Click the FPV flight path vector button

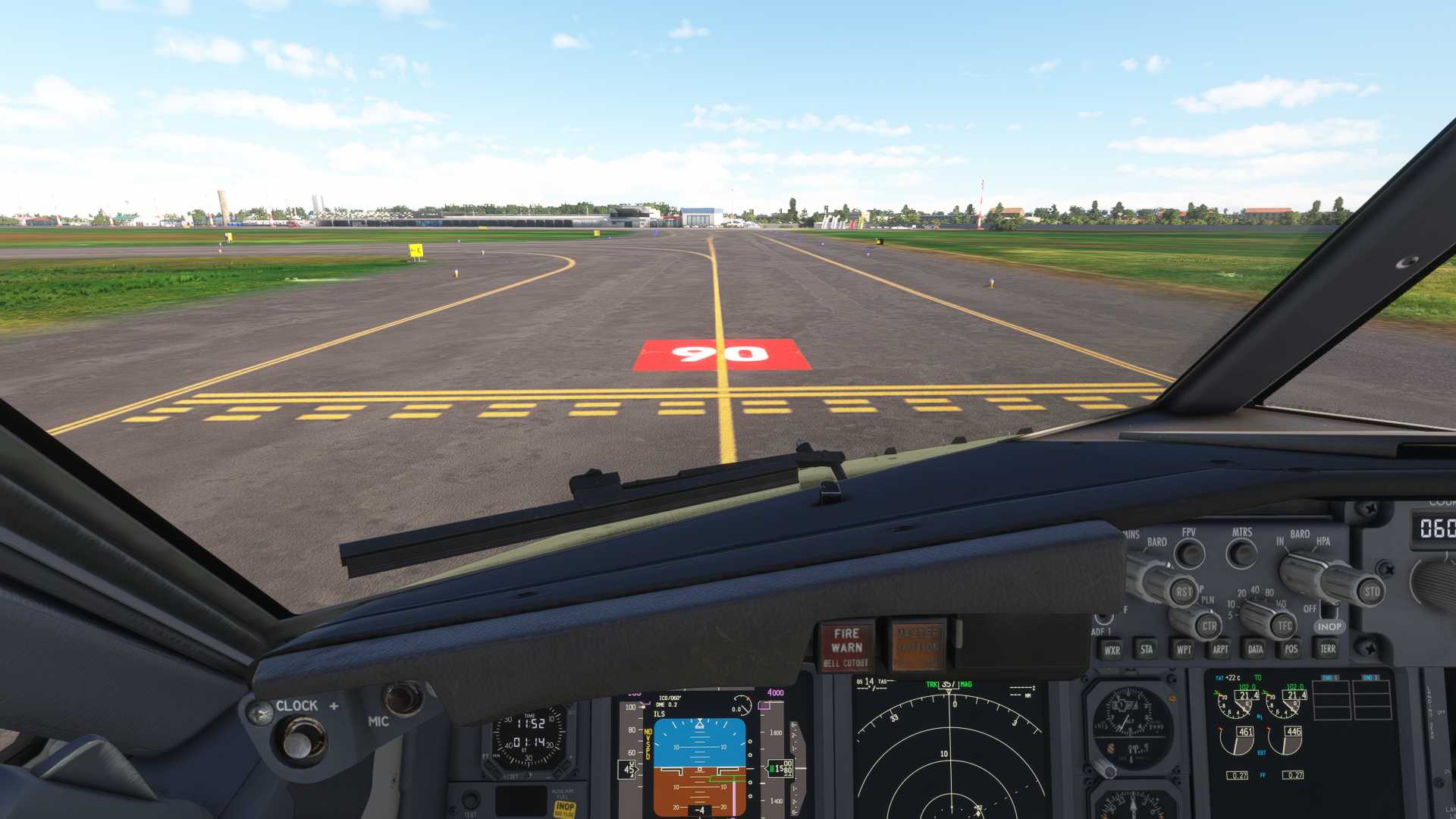(x=1189, y=554)
